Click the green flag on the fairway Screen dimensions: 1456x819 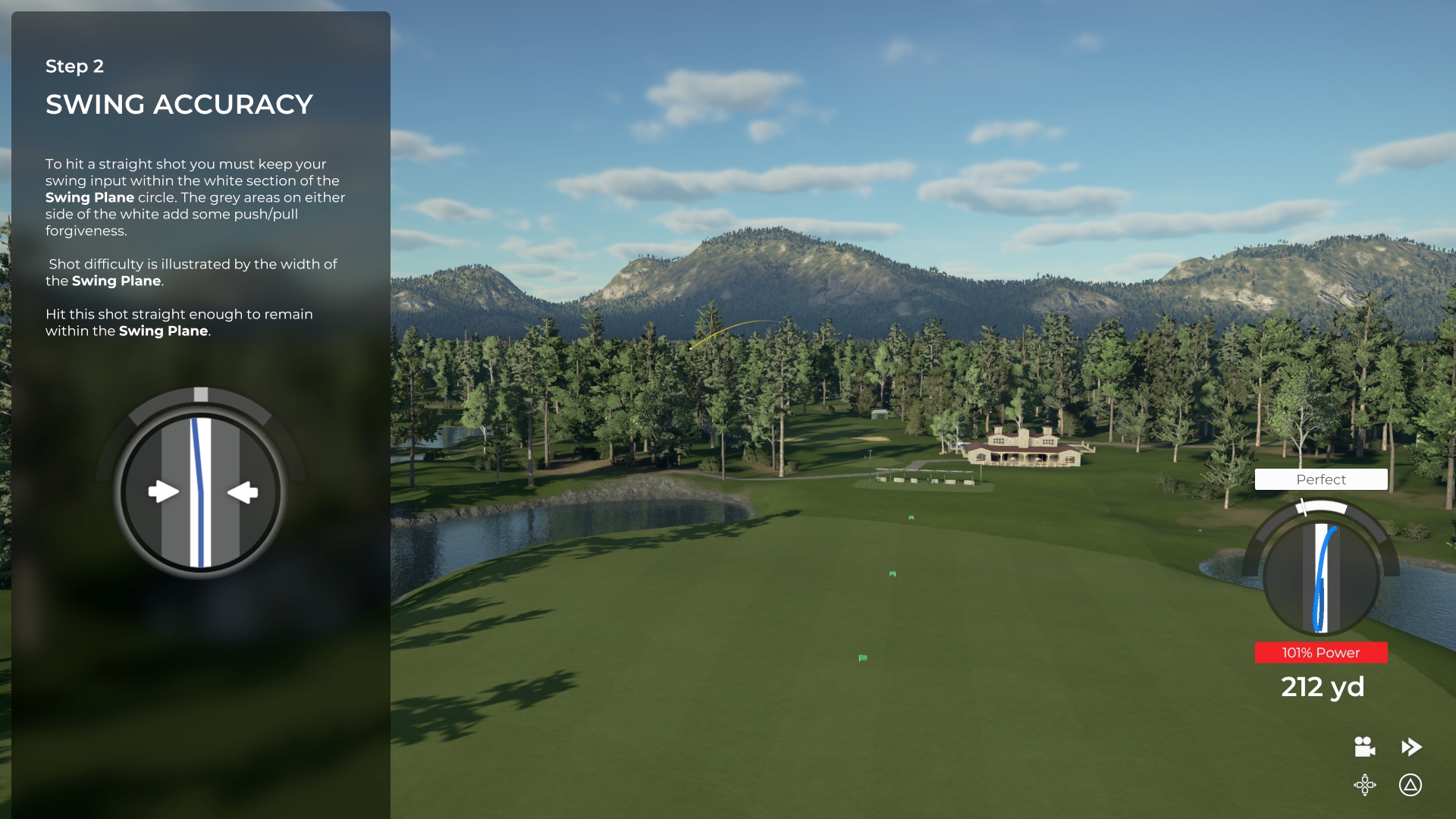tap(861, 659)
